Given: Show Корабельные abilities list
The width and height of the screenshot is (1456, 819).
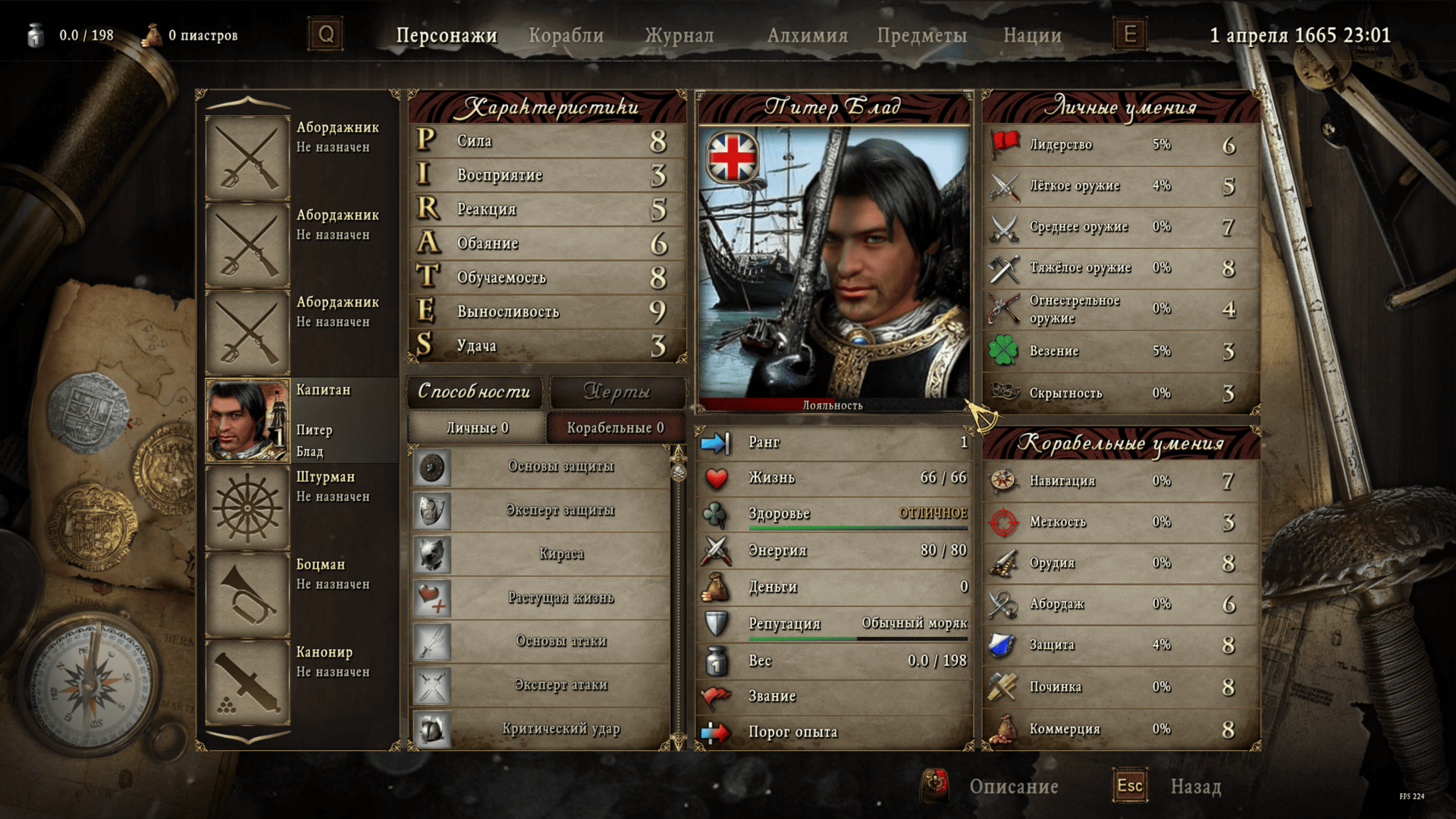Looking at the screenshot, I should pyautogui.click(x=615, y=428).
